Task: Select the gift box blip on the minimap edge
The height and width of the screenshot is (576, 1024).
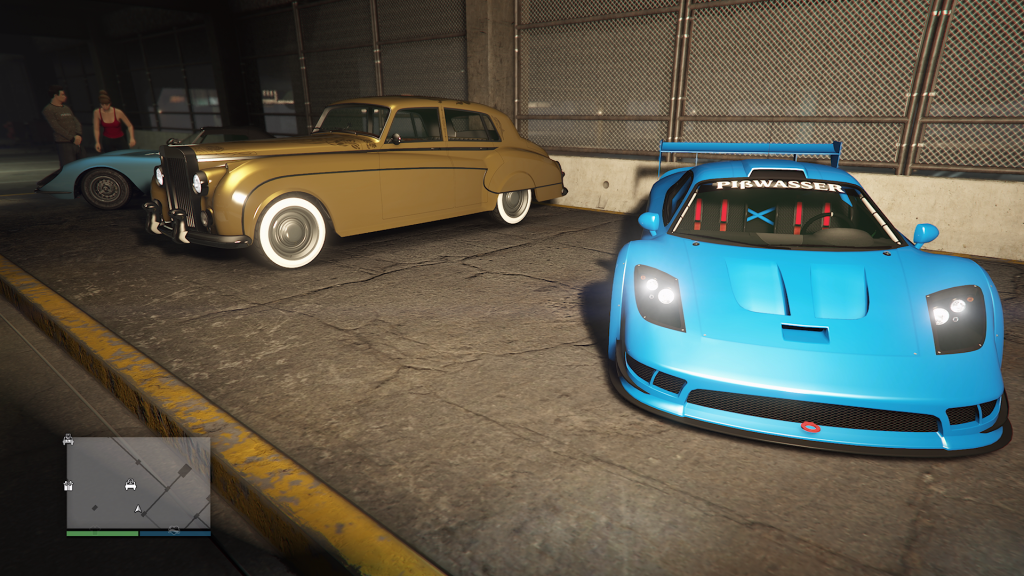Action: [68, 486]
